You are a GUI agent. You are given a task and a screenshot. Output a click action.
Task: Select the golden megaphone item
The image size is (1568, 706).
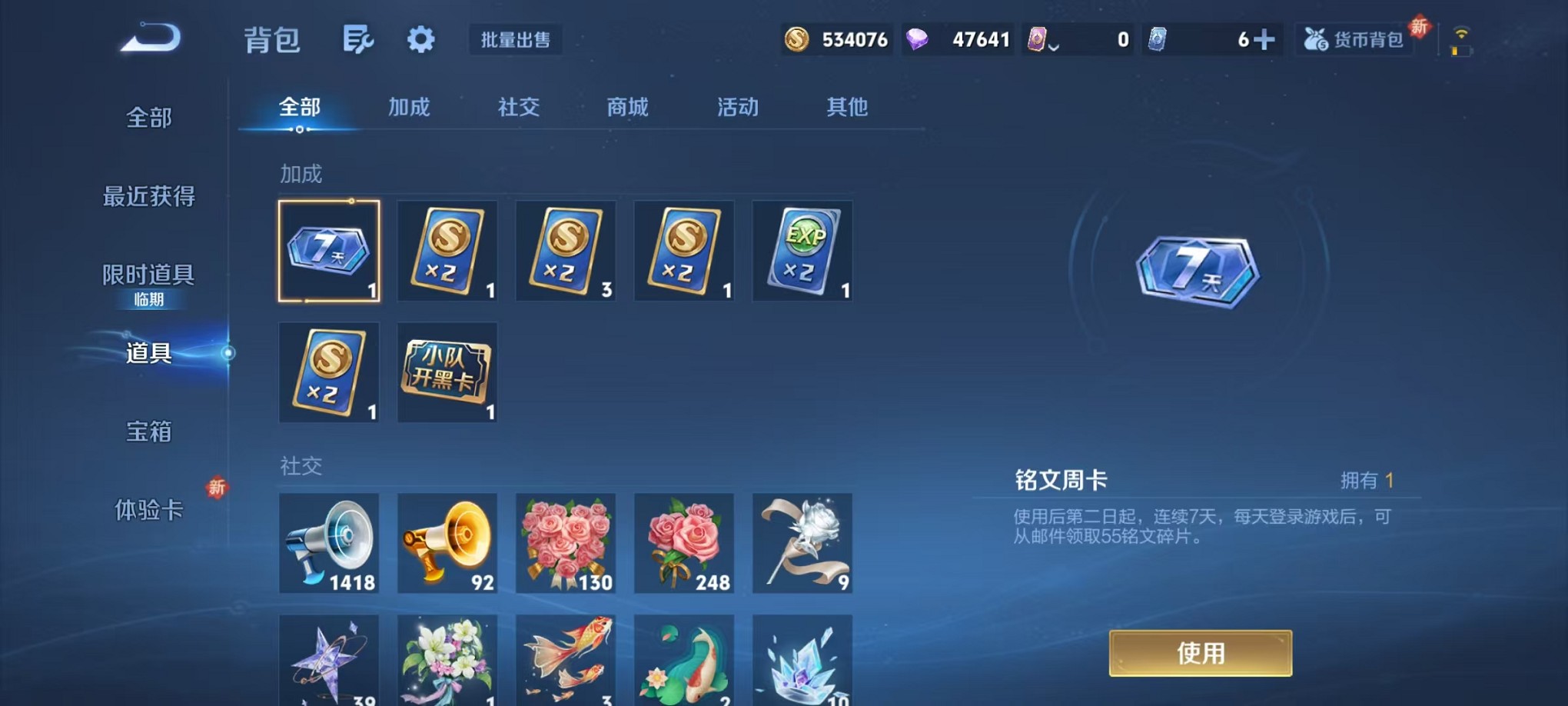[x=447, y=544]
